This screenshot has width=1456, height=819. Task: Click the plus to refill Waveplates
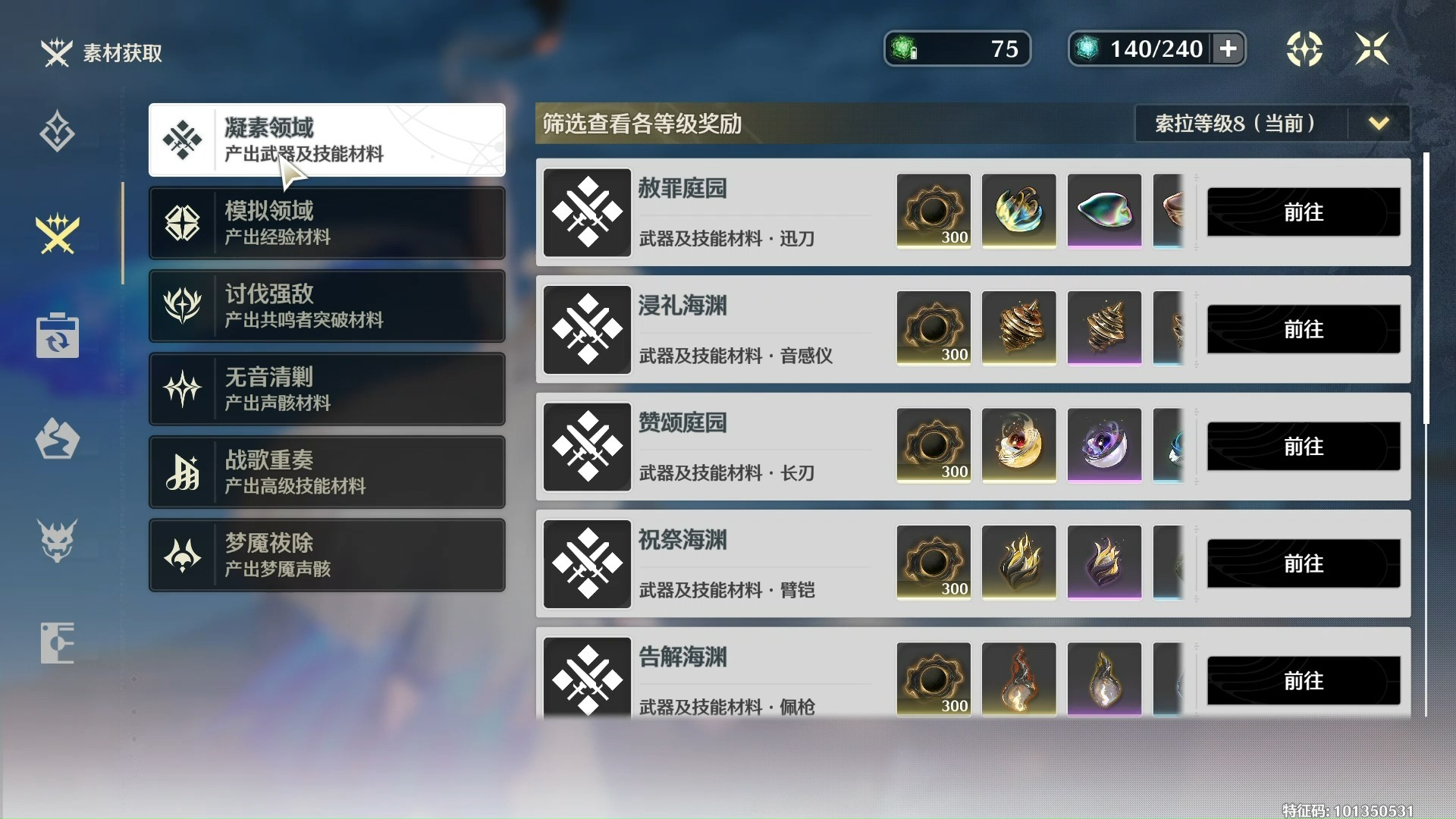coord(1227,49)
